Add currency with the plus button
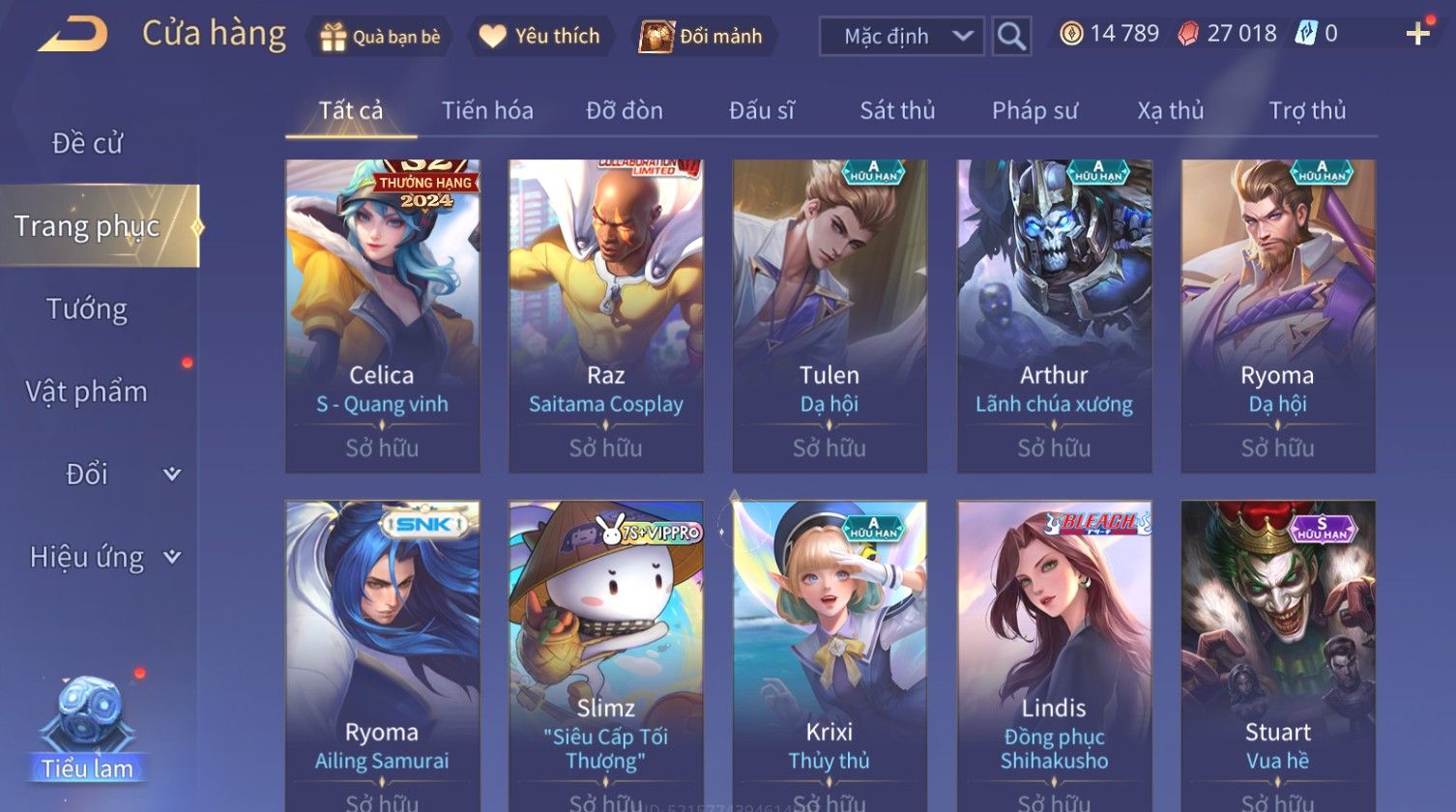 pyautogui.click(x=1417, y=35)
